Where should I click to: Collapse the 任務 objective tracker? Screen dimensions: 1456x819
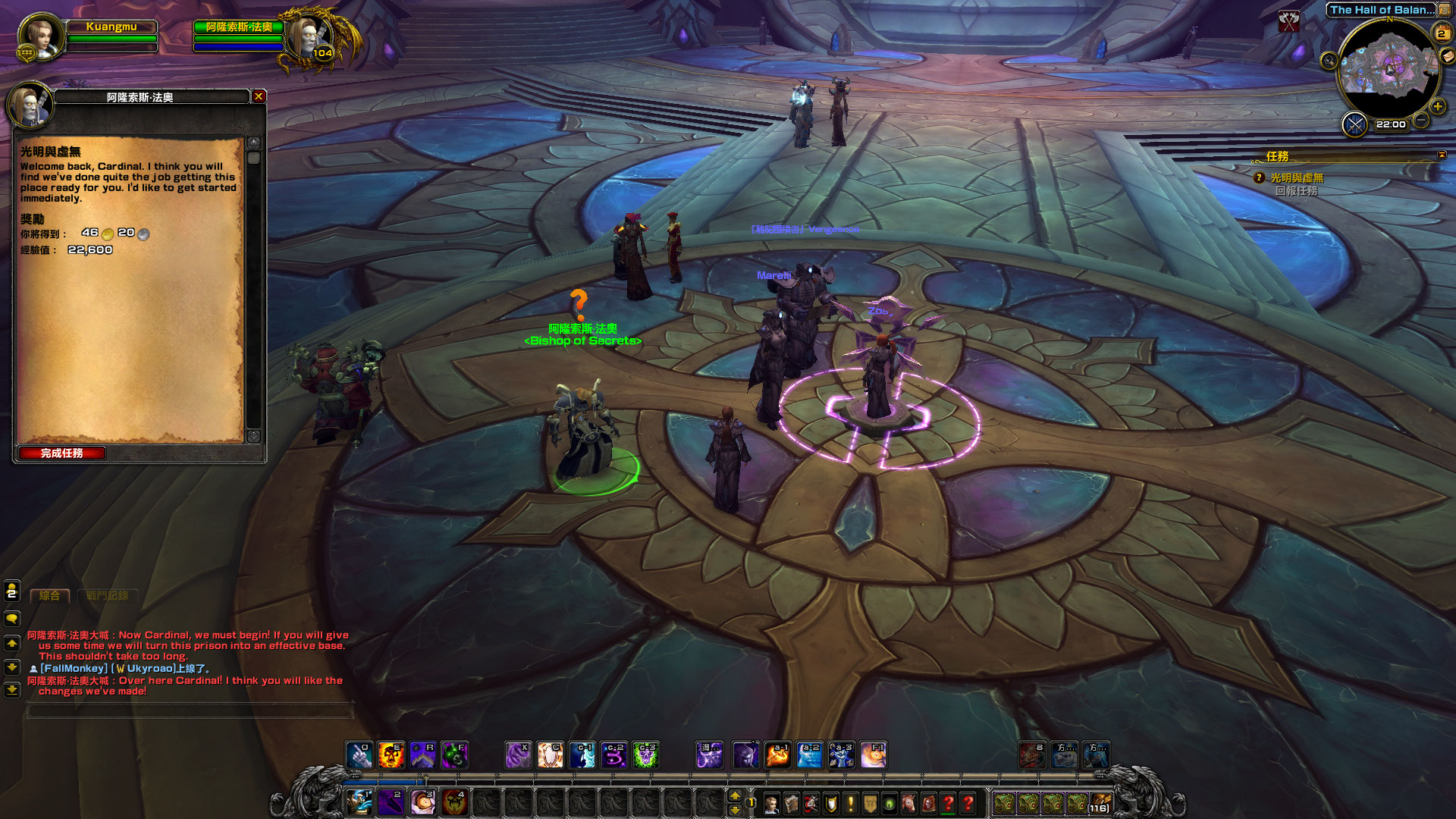point(1442,155)
